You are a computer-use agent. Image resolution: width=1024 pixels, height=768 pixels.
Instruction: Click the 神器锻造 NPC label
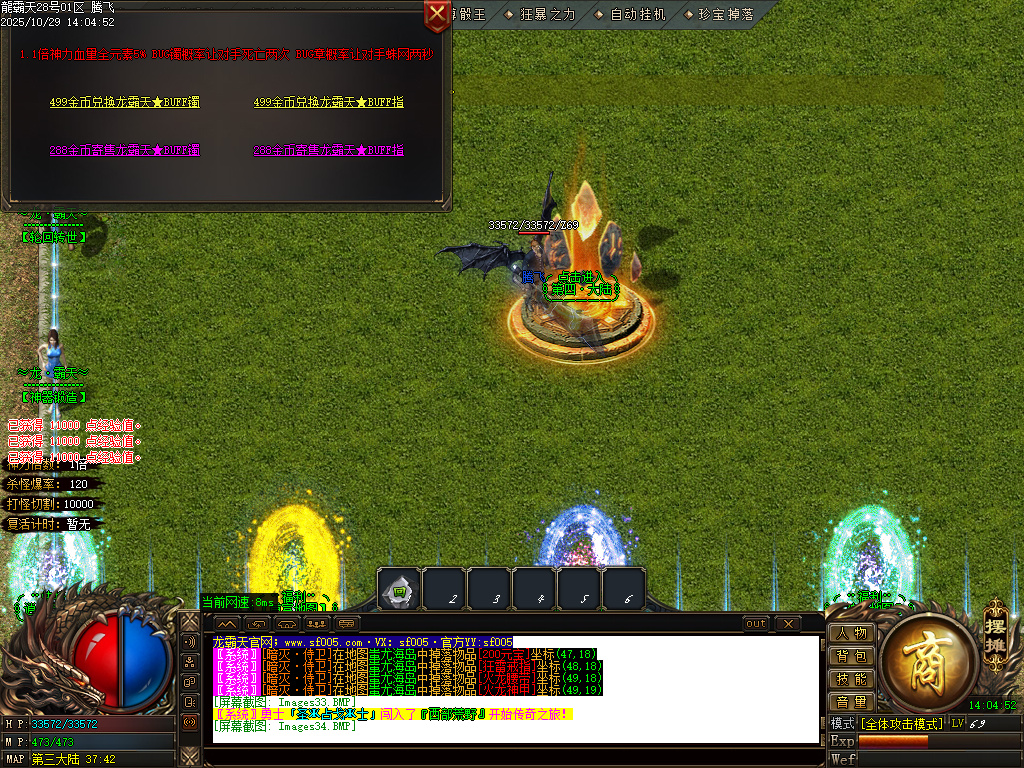[54, 398]
